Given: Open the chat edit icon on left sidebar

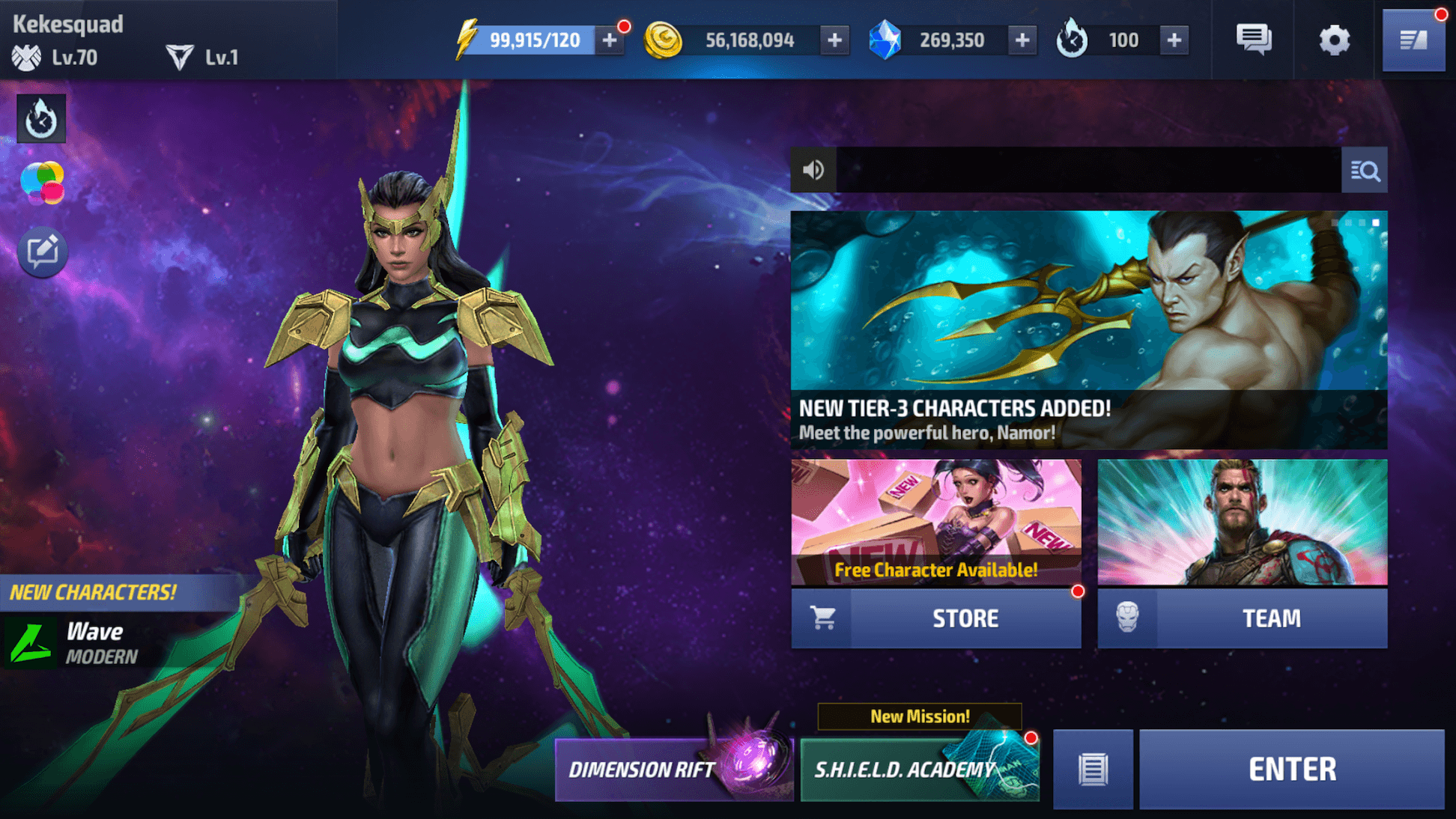Looking at the screenshot, I should click(43, 251).
